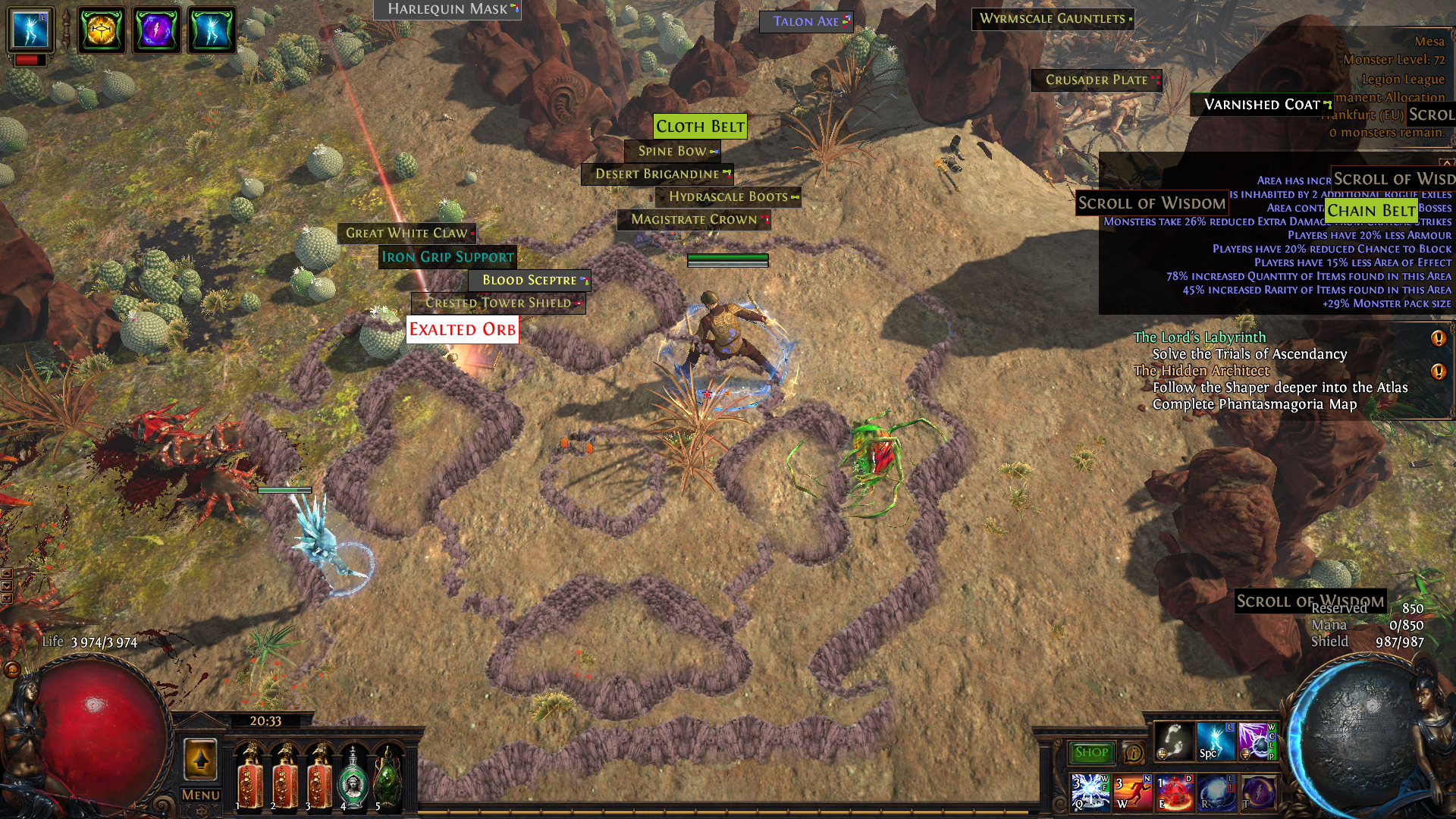
Task: Open the green Shop button
Action: [1090, 752]
